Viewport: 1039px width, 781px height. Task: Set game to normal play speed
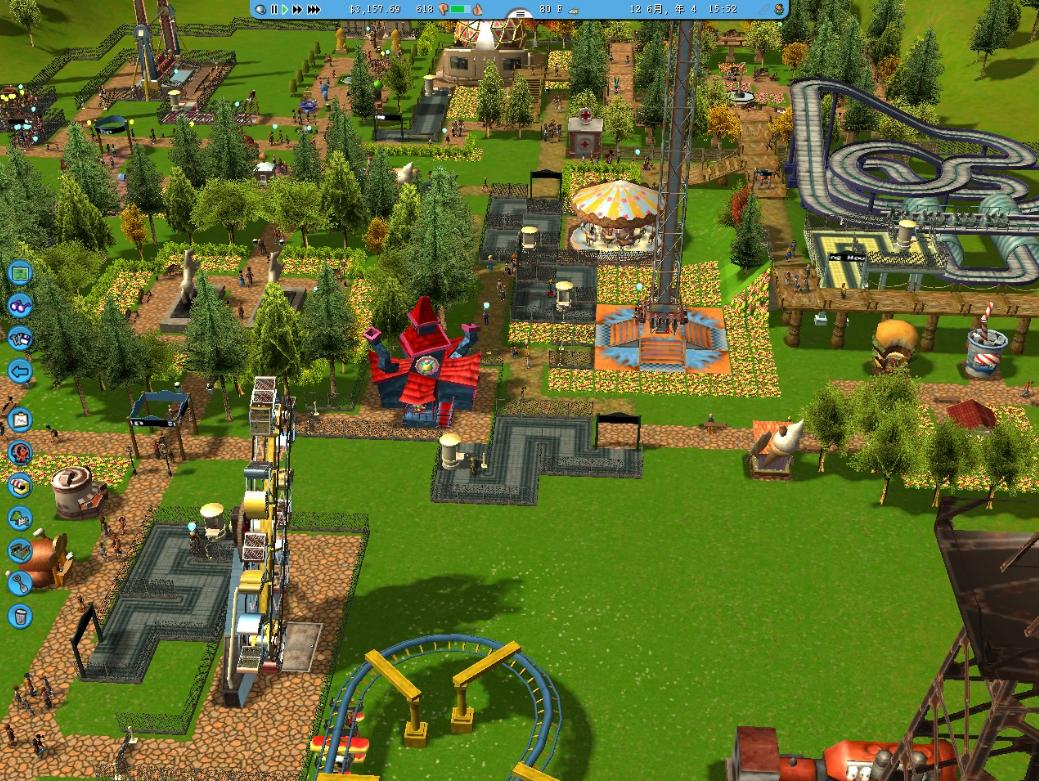(285, 9)
